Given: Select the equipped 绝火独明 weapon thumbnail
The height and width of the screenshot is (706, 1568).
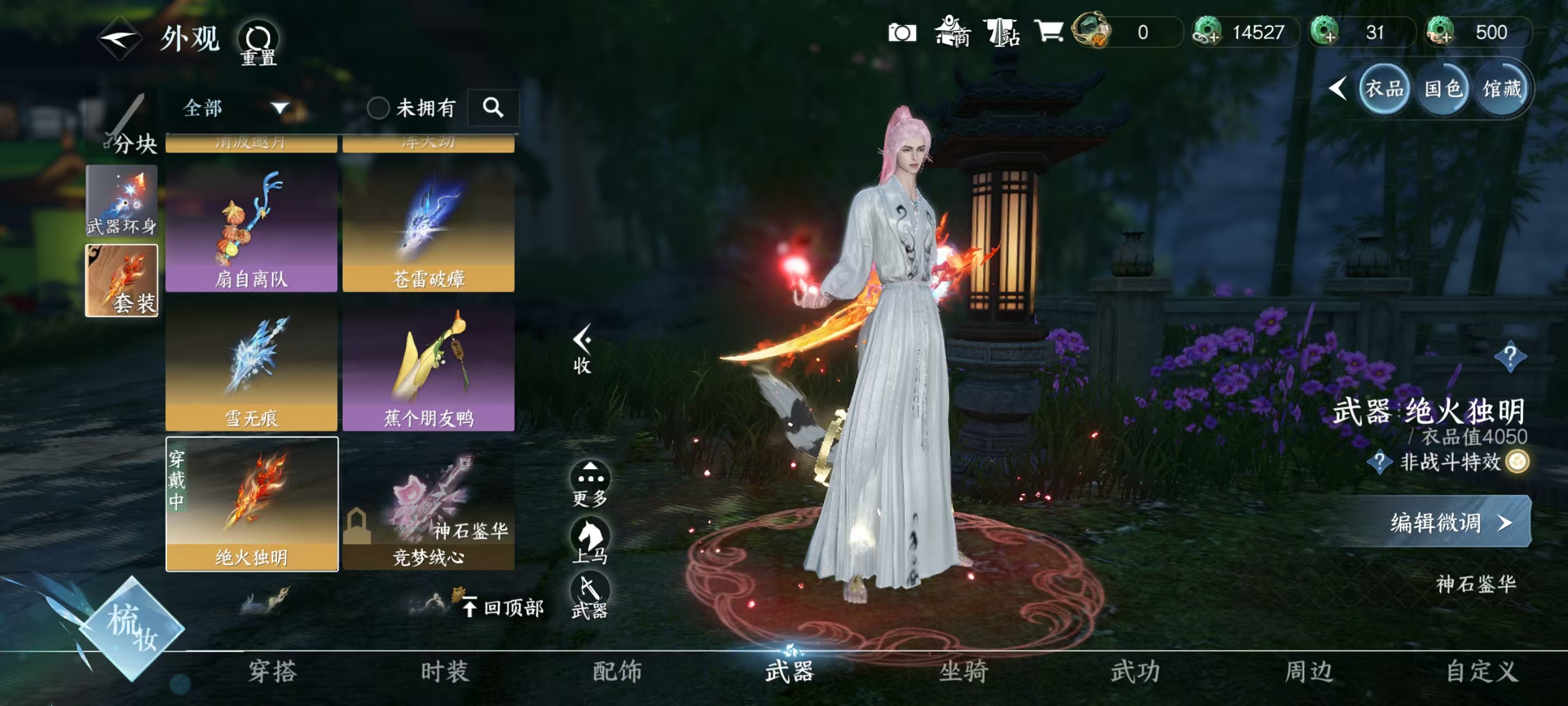Looking at the screenshot, I should 251,505.
